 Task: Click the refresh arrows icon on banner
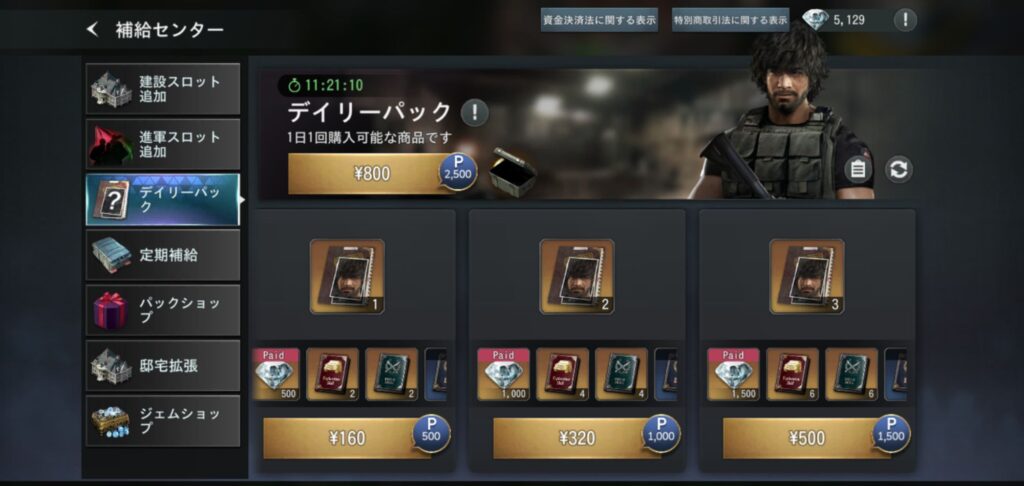click(x=899, y=169)
